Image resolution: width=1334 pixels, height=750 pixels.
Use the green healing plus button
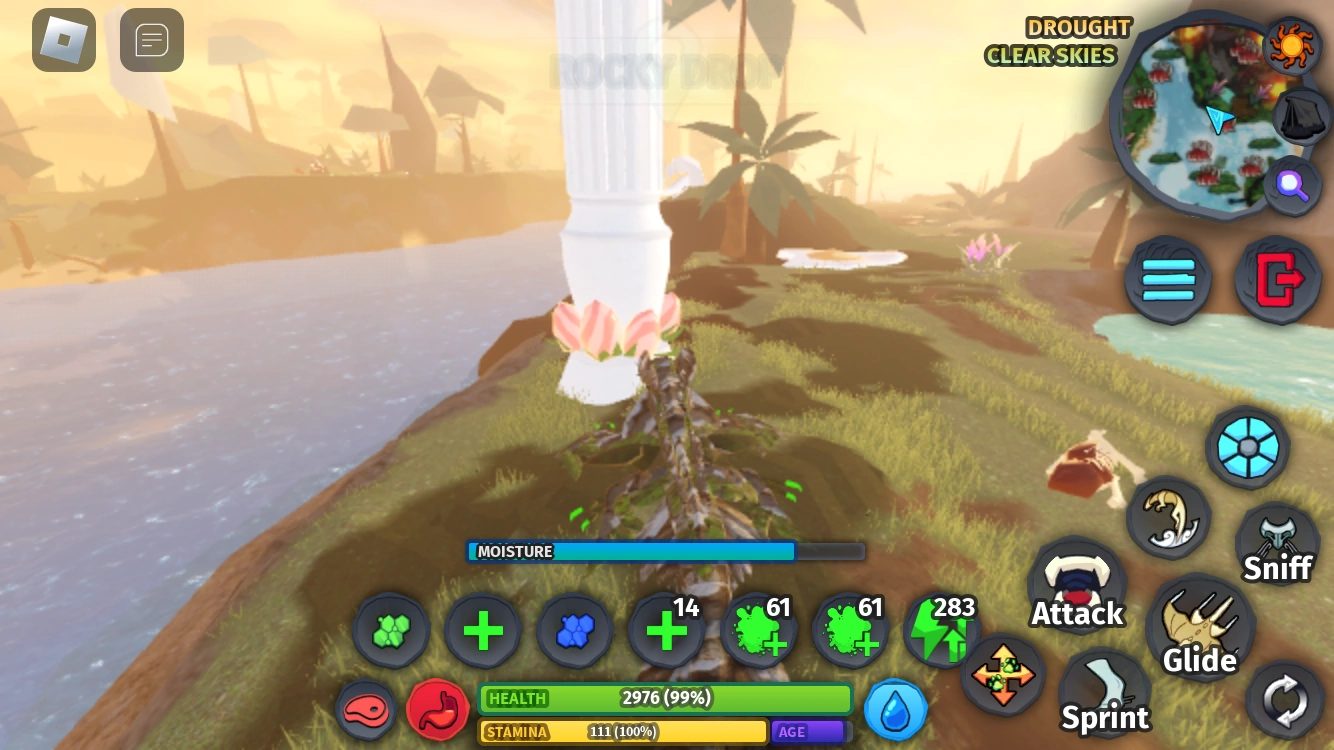483,630
